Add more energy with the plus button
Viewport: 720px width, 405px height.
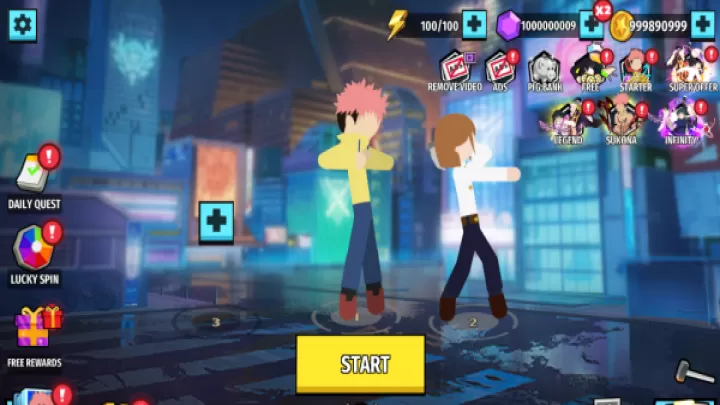point(474,24)
